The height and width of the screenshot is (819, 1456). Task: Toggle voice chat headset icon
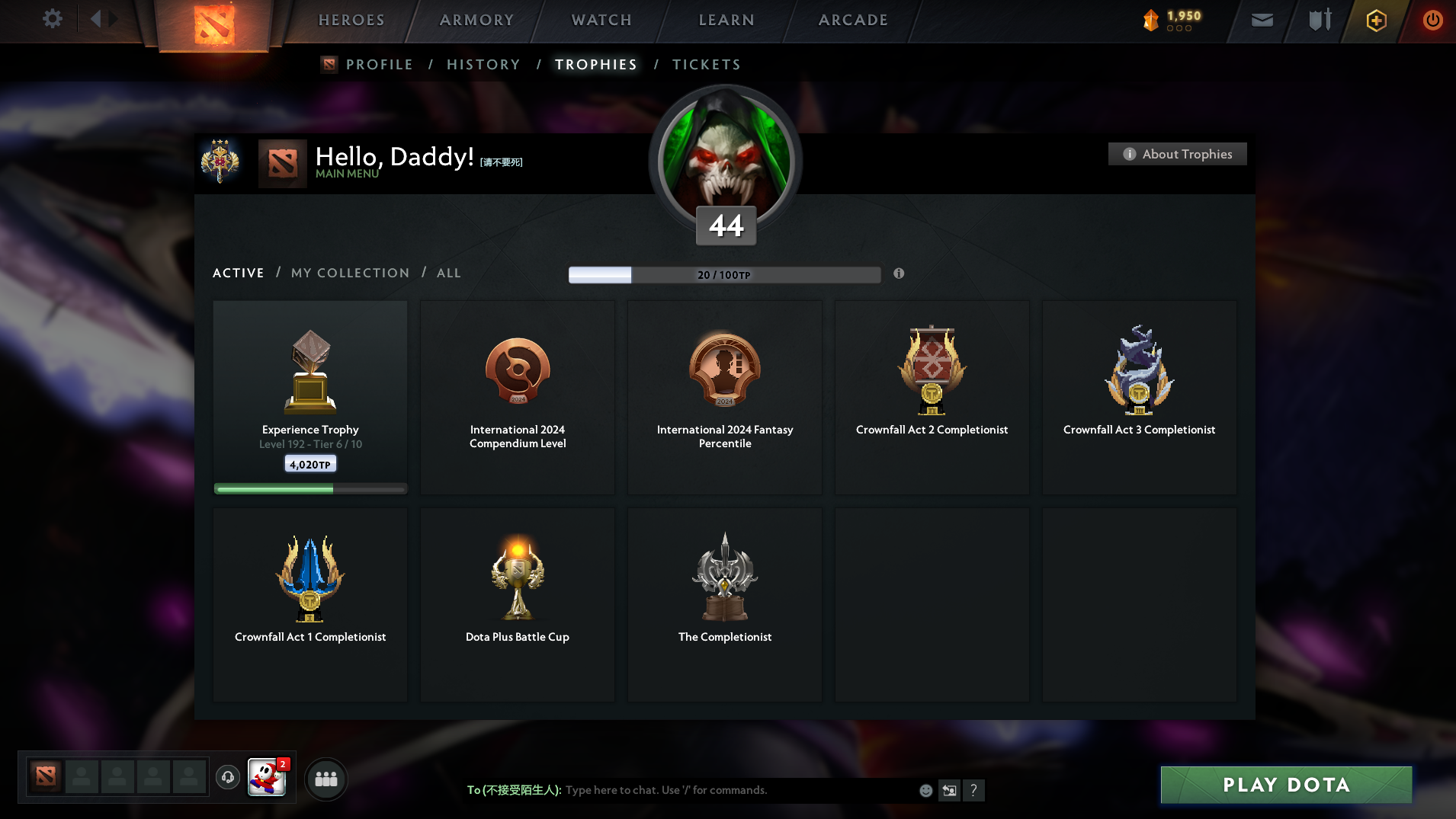click(227, 778)
